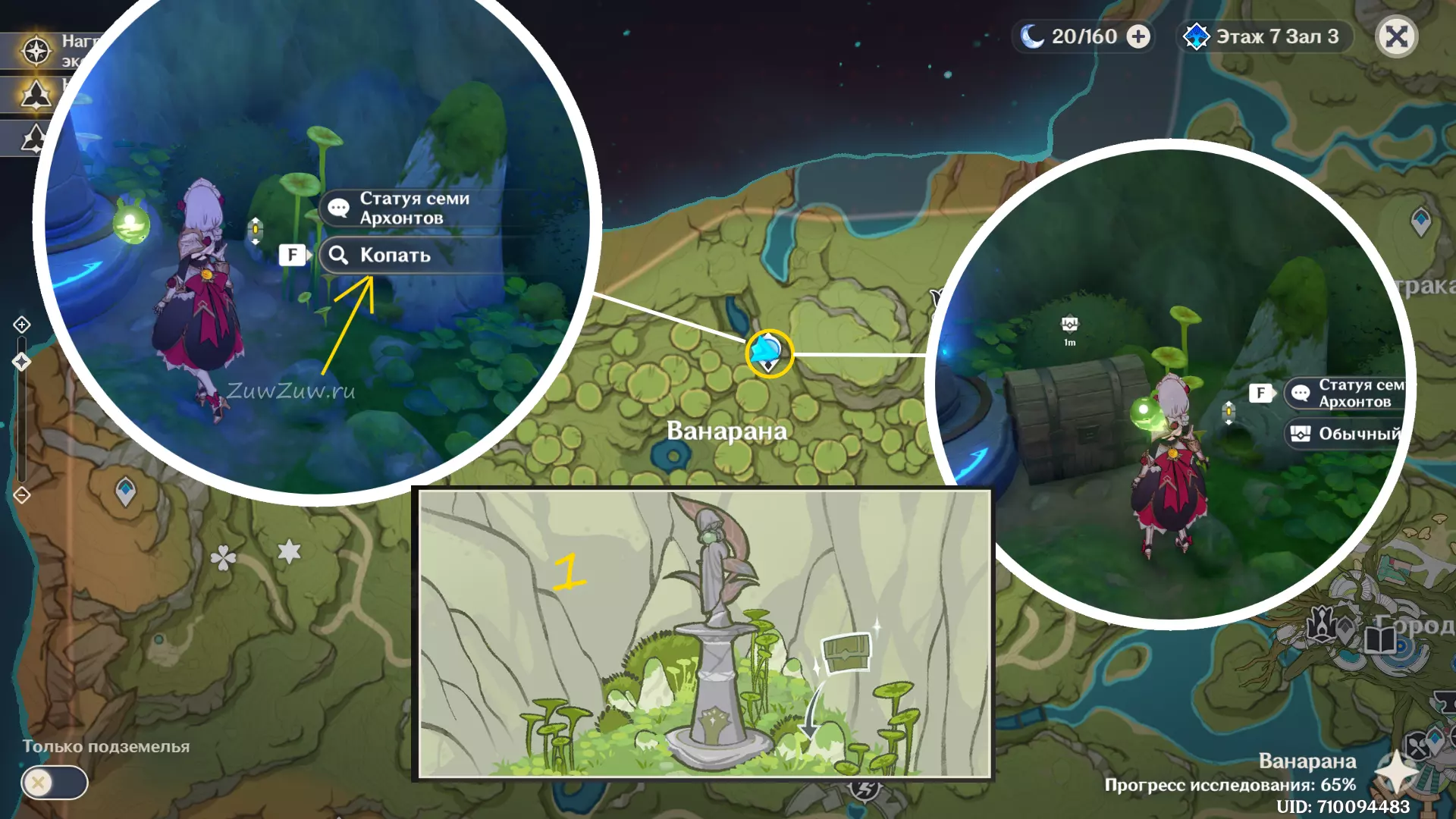The image size is (1456, 819).
Task: Click the white clover map pin
Action: [x=223, y=558]
